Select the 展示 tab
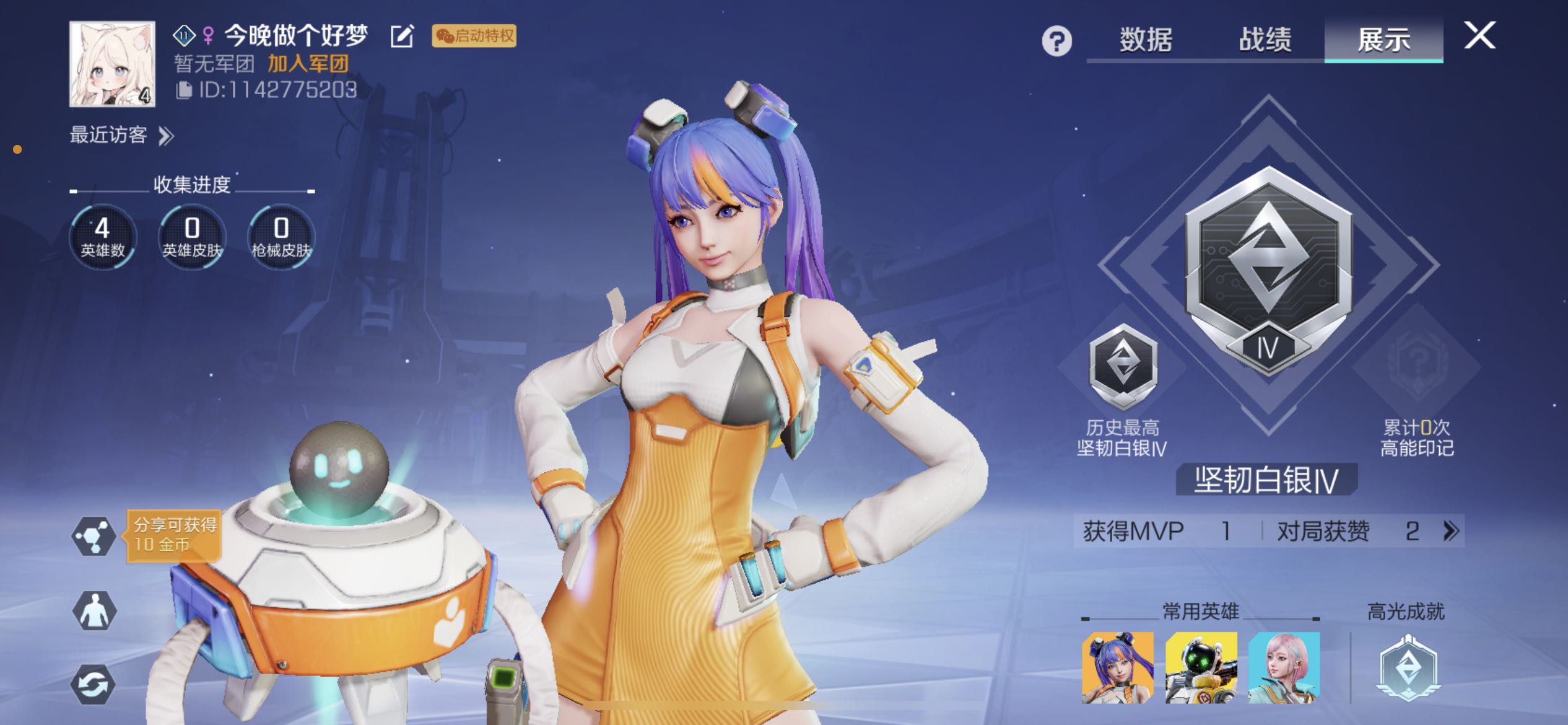Screen dimensions: 1568x725 1383,40
